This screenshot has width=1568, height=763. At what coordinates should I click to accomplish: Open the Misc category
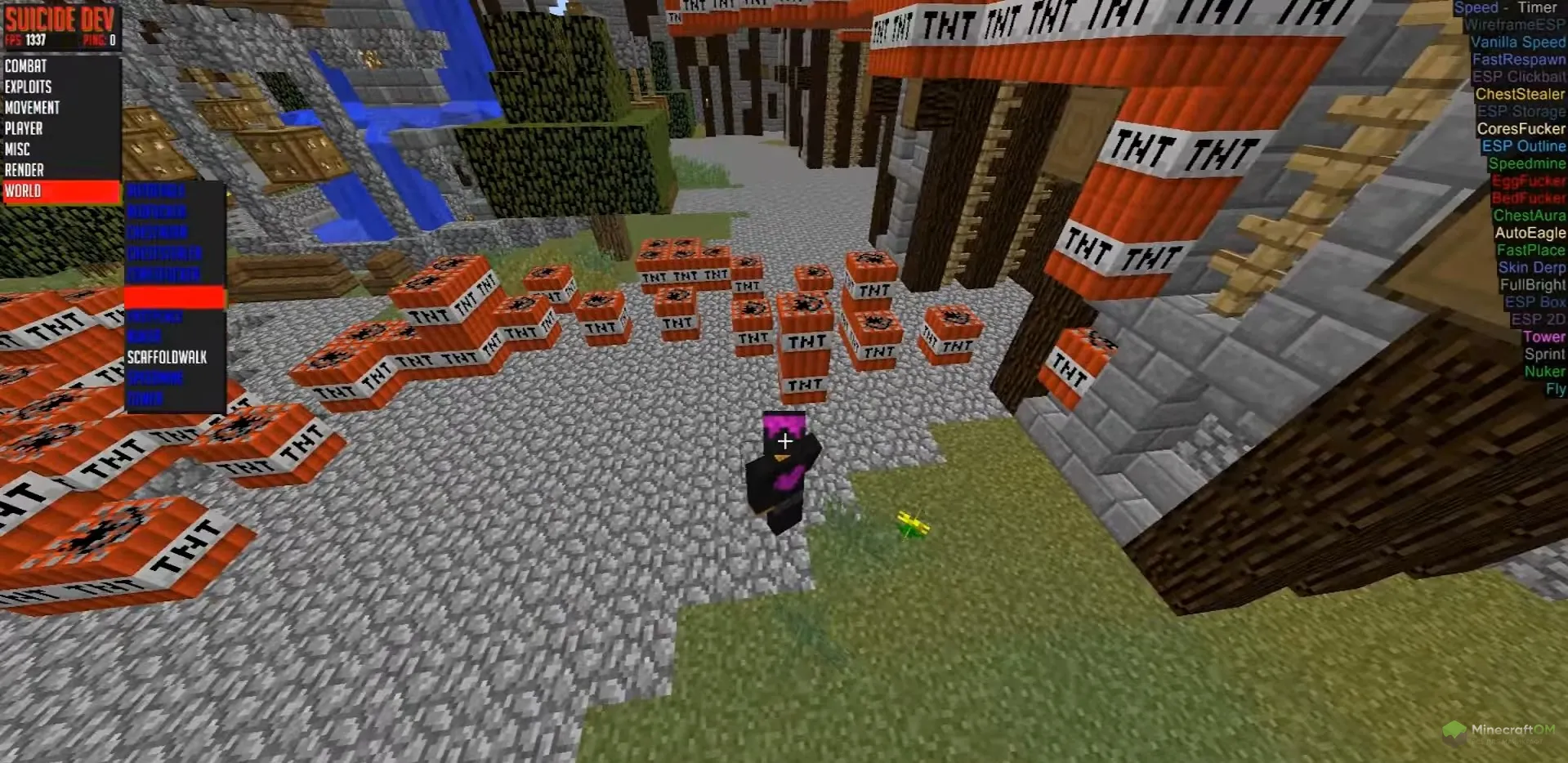pyautogui.click(x=18, y=149)
